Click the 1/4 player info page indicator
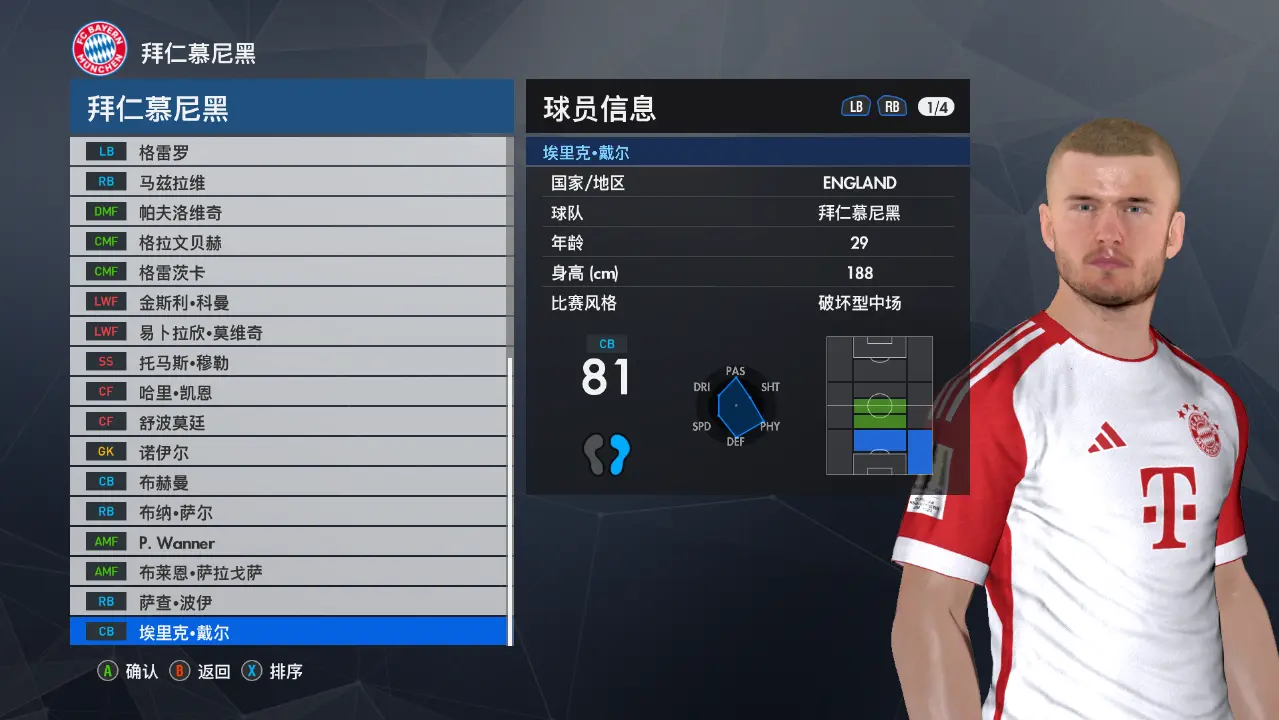1279x720 pixels. point(936,107)
